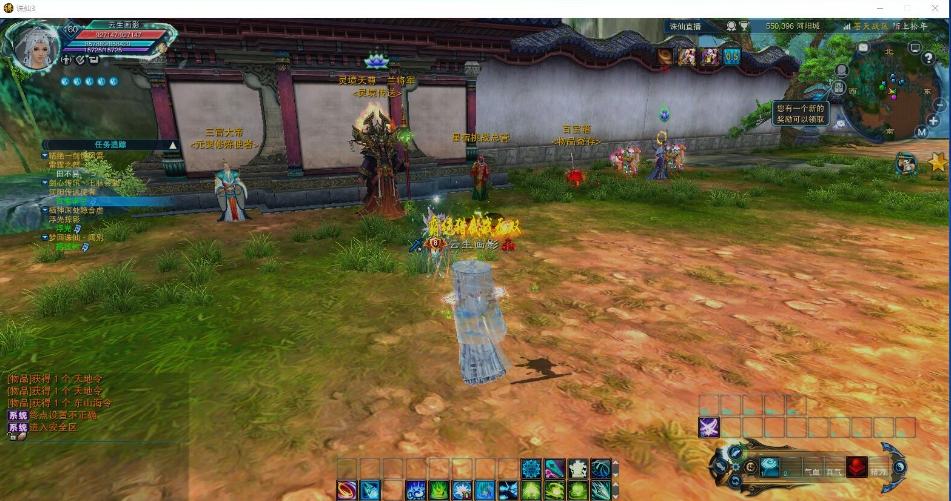951x501 pixels.
Task: Click the gold star icon
Action: tap(937, 162)
